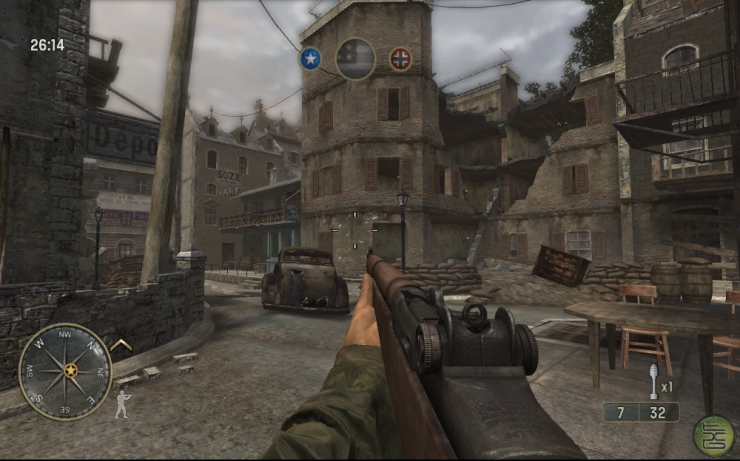The image size is (740, 461).
Task: Select the blue Allied star icon
Action: pyautogui.click(x=311, y=58)
